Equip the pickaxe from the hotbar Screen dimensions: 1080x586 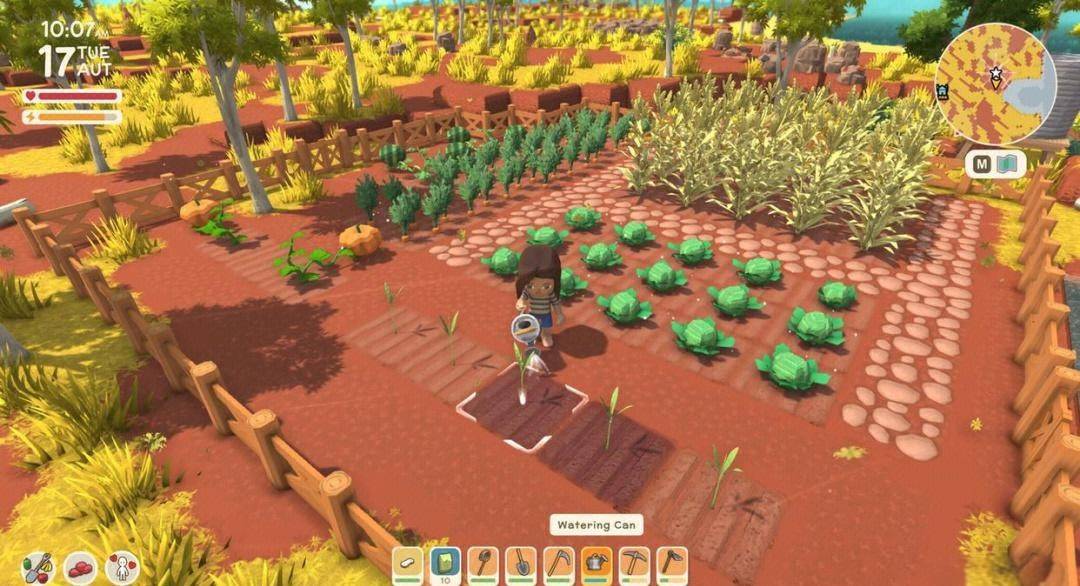click(x=634, y=565)
